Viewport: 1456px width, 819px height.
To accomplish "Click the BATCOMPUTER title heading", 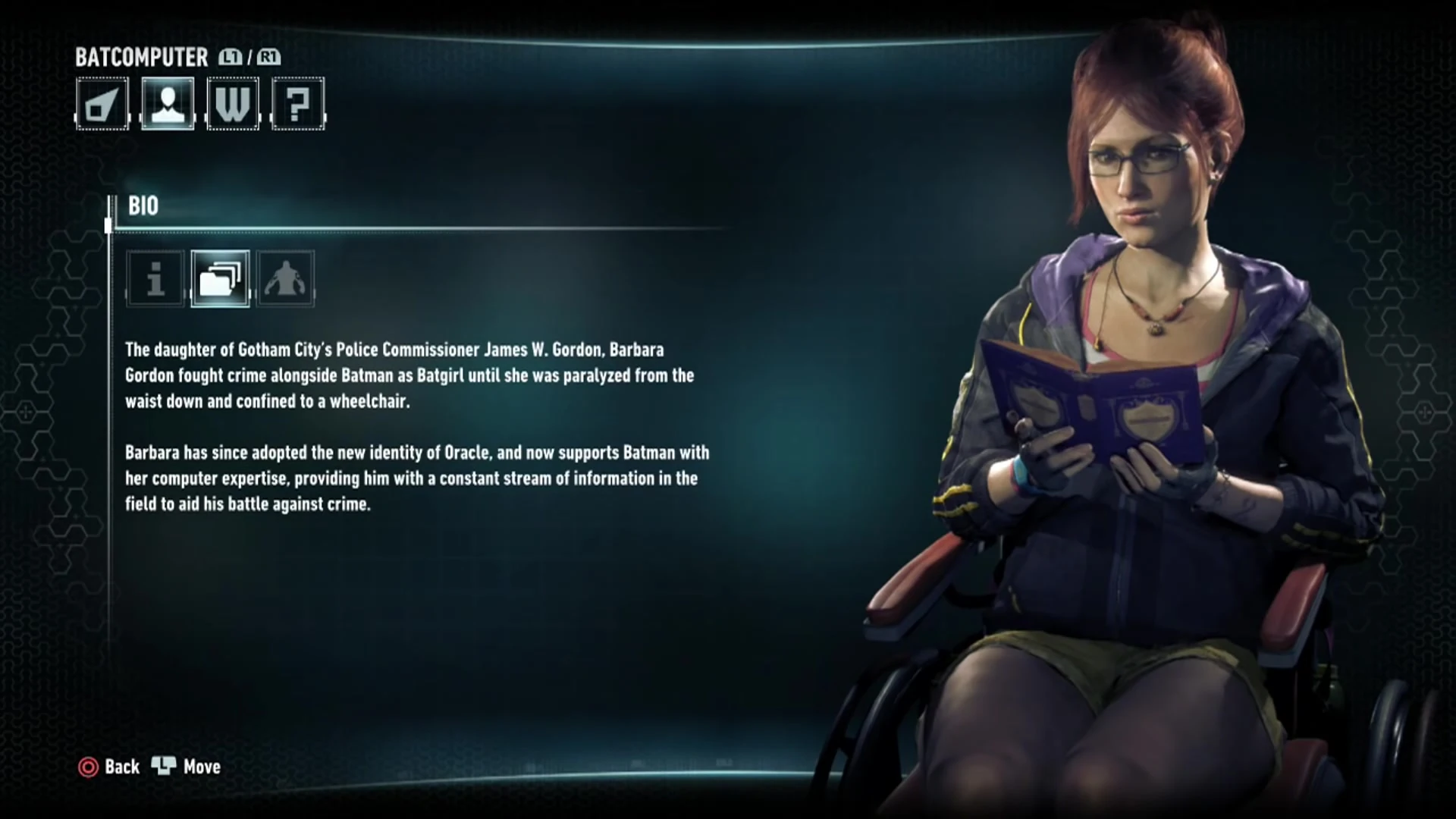I will coord(141,58).
